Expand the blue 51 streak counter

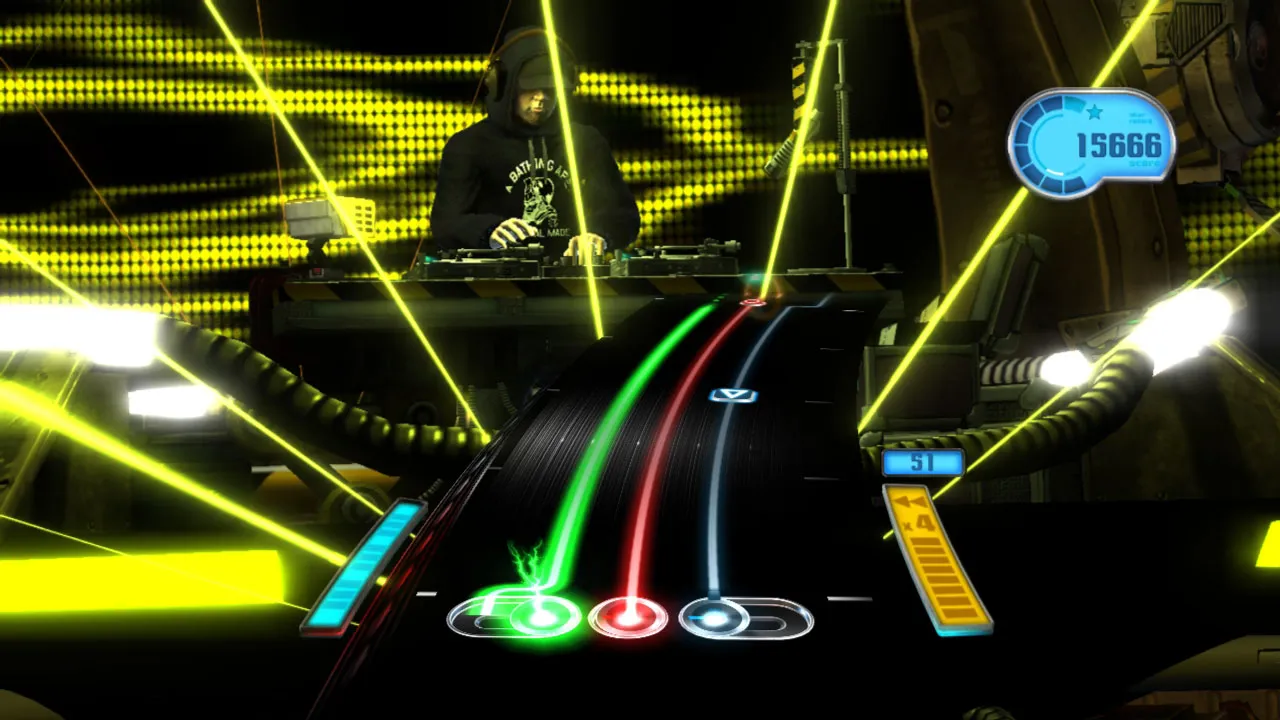coord(922,461)
